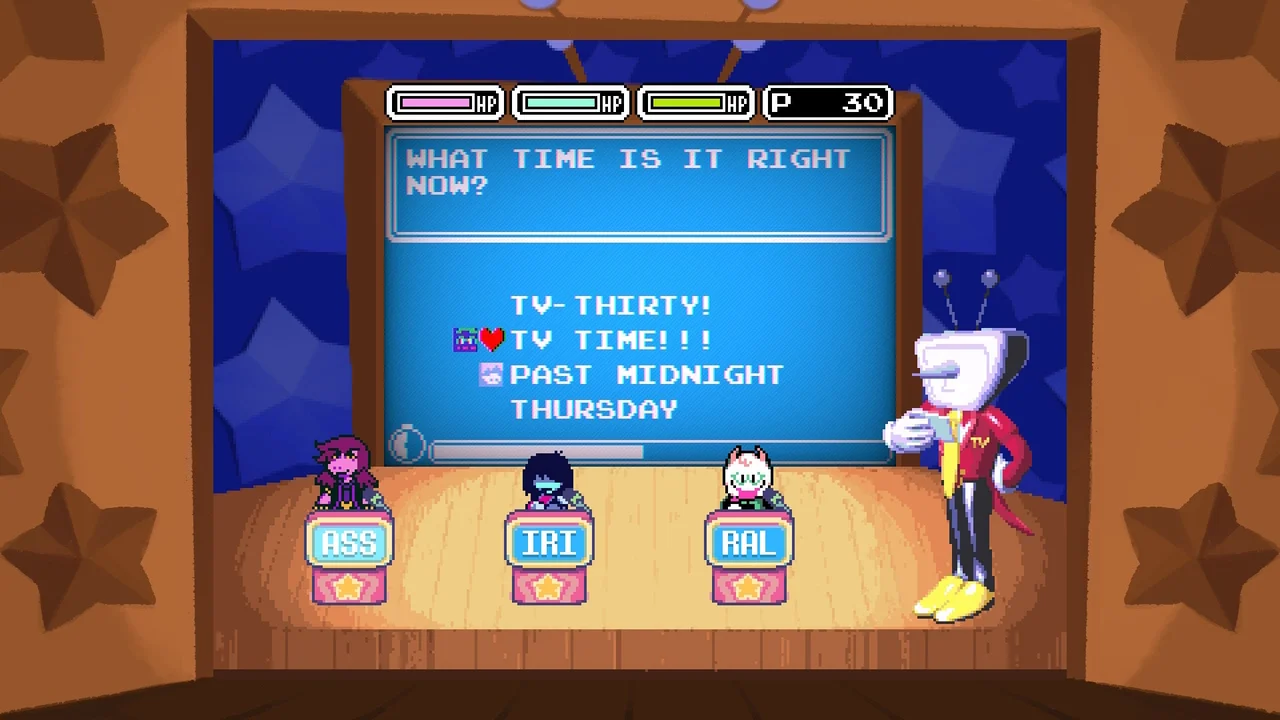Pick the THURSDAY answer option
The image size is (1280, 720).
(x=593, y=409)
